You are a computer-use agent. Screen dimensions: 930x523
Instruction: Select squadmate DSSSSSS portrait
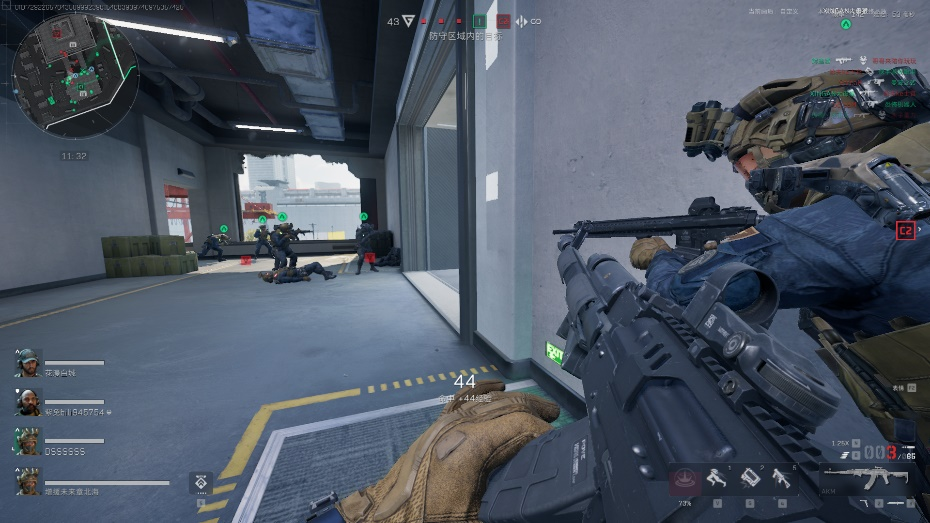pos(28,440)
